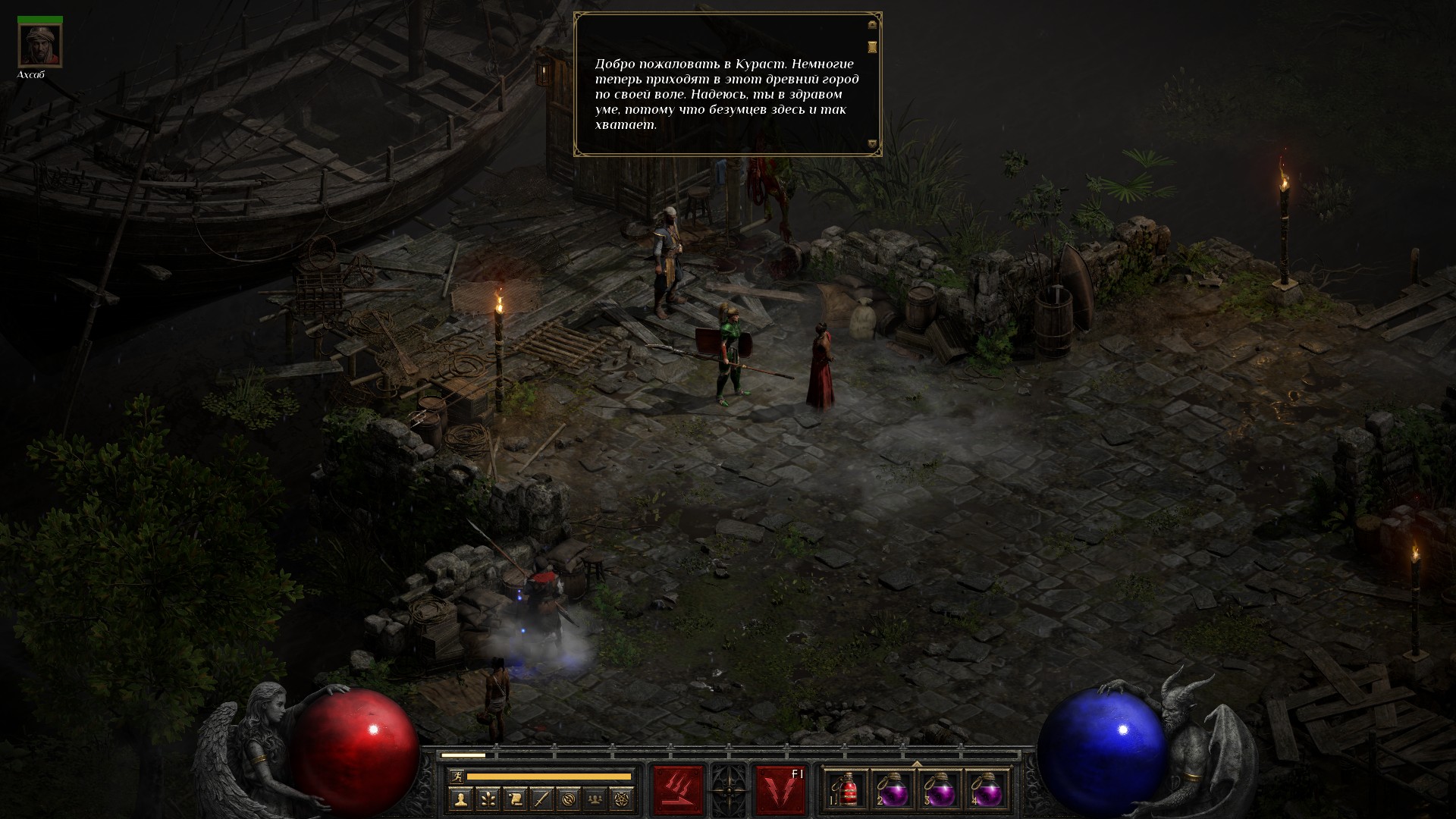1456x819 pixels.
Task: Open the character sheet via the bust icon
Action: point(460,799)
